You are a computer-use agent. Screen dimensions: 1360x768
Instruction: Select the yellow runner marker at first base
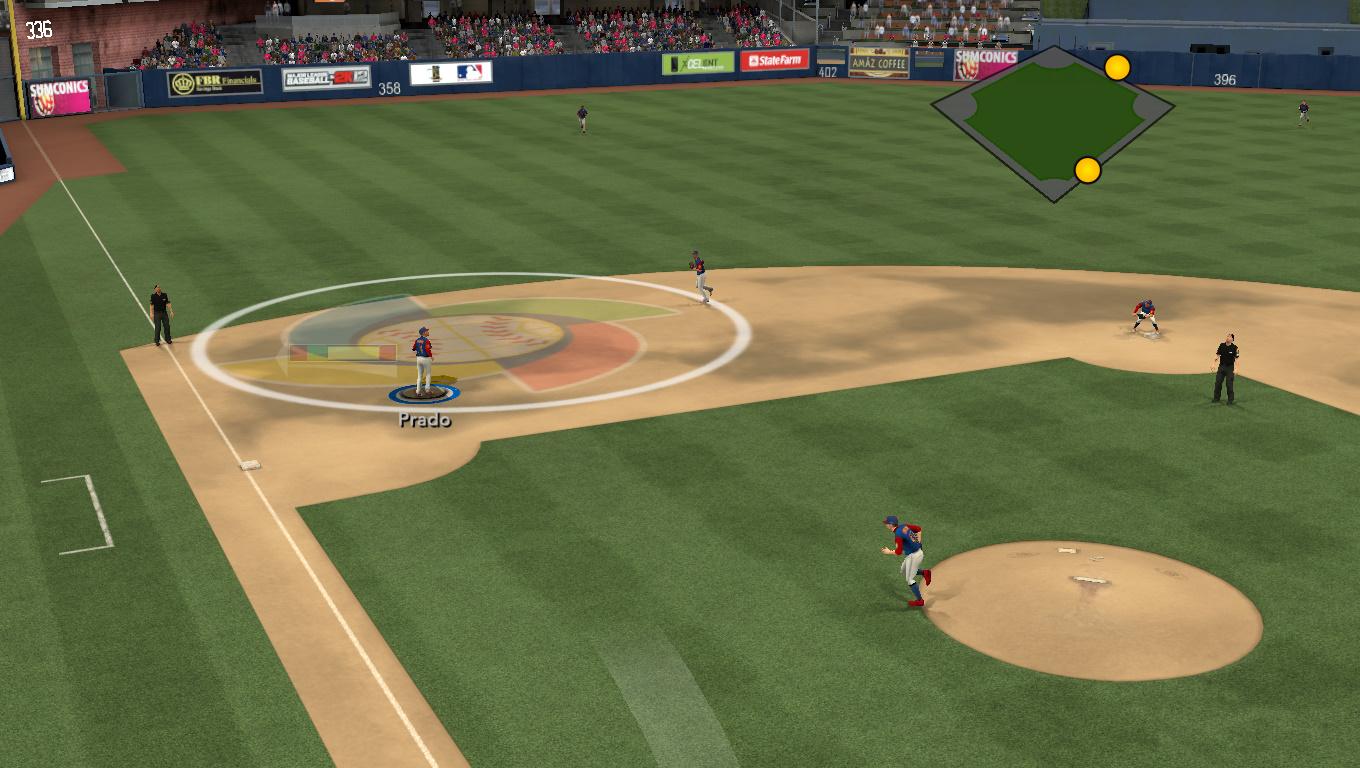click(x=1087, y=170)
